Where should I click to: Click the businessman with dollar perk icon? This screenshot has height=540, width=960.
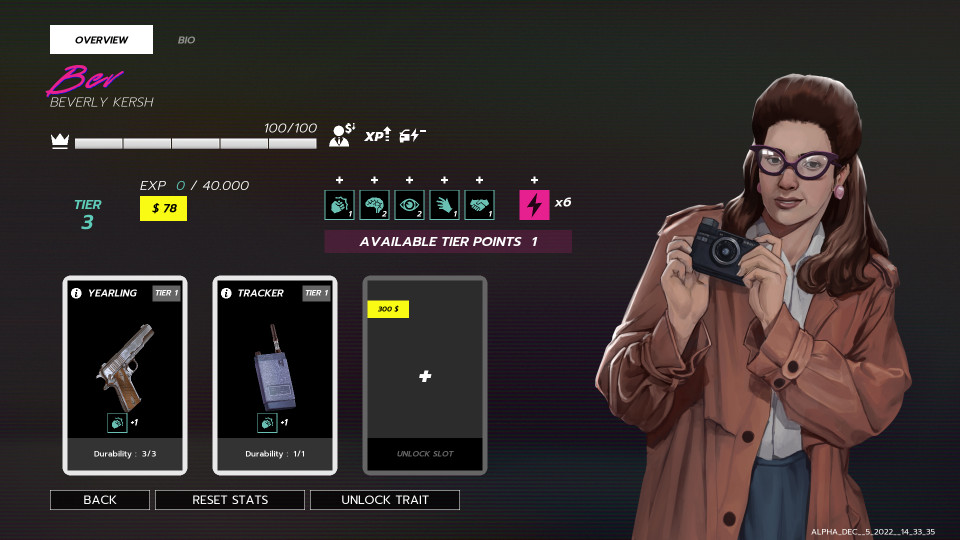(342, 135)
